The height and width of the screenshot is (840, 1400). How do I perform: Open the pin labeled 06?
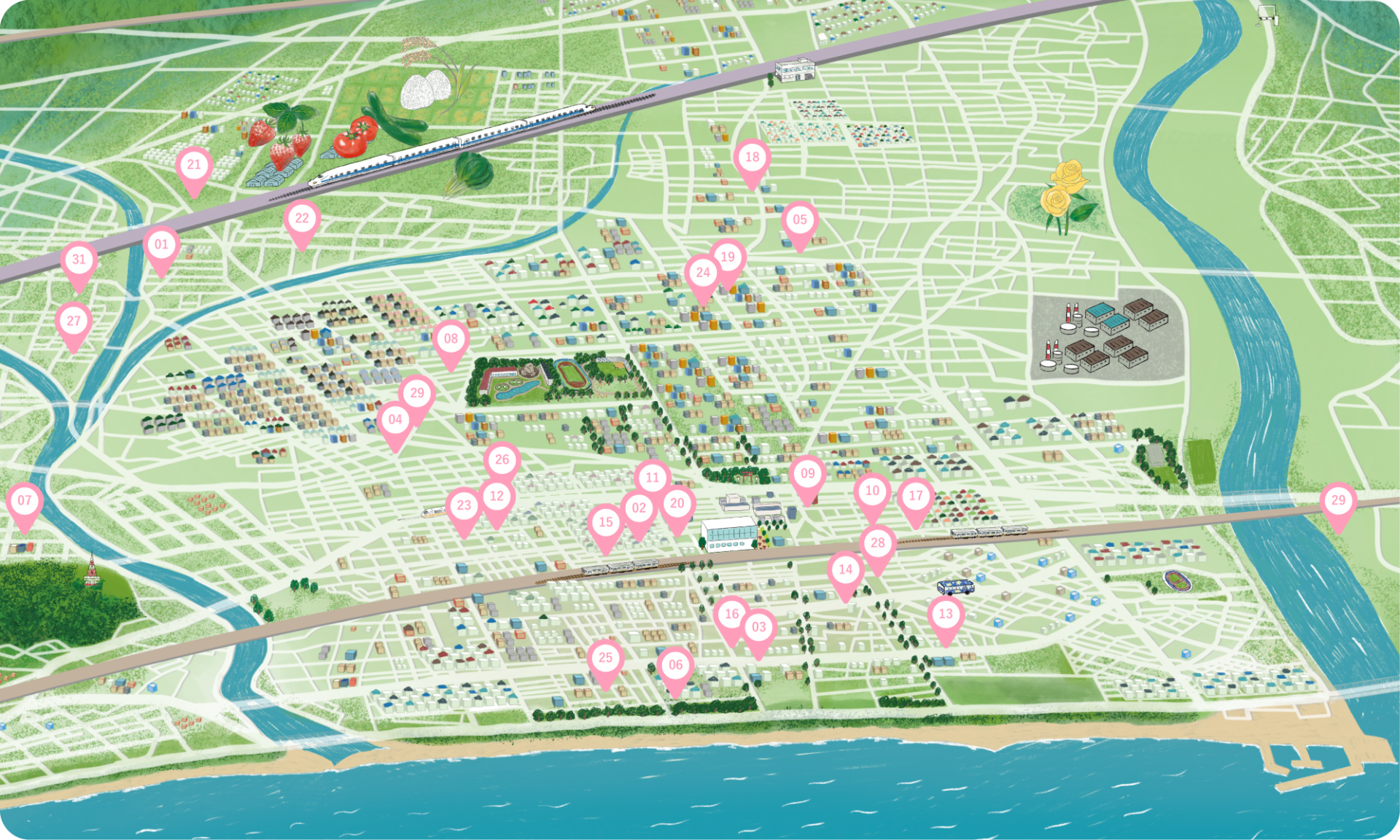pyautogui.click(x=675, y=666)
